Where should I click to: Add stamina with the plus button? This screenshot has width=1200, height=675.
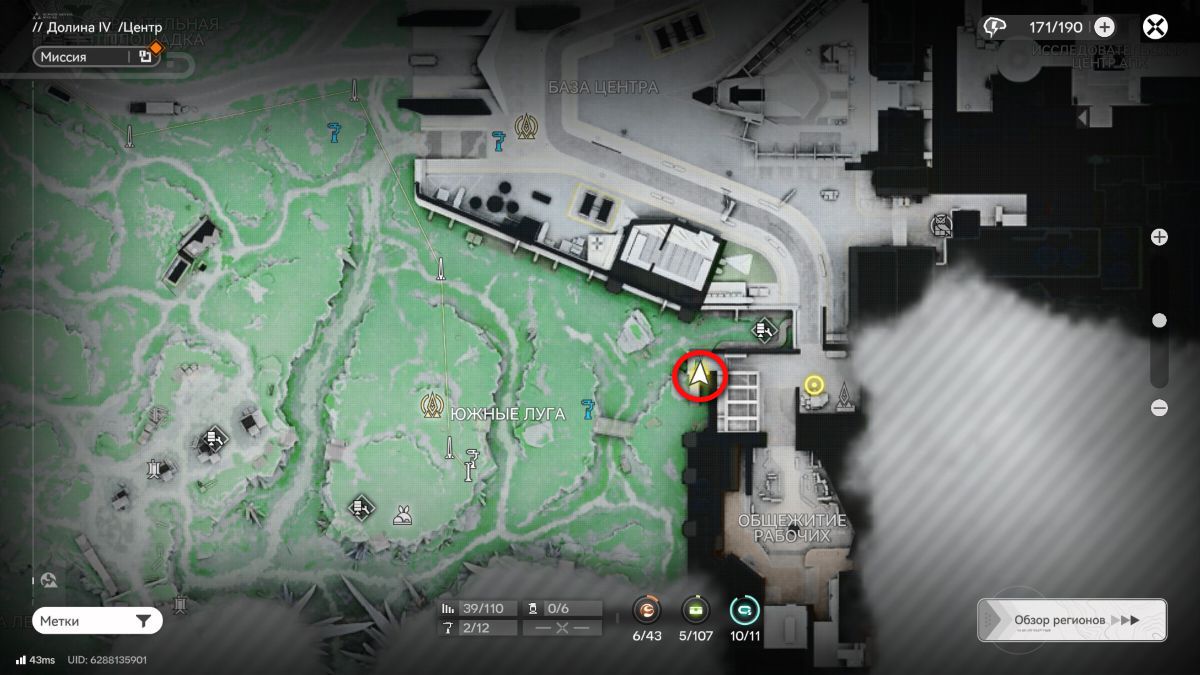click(x=1104, y=27)
